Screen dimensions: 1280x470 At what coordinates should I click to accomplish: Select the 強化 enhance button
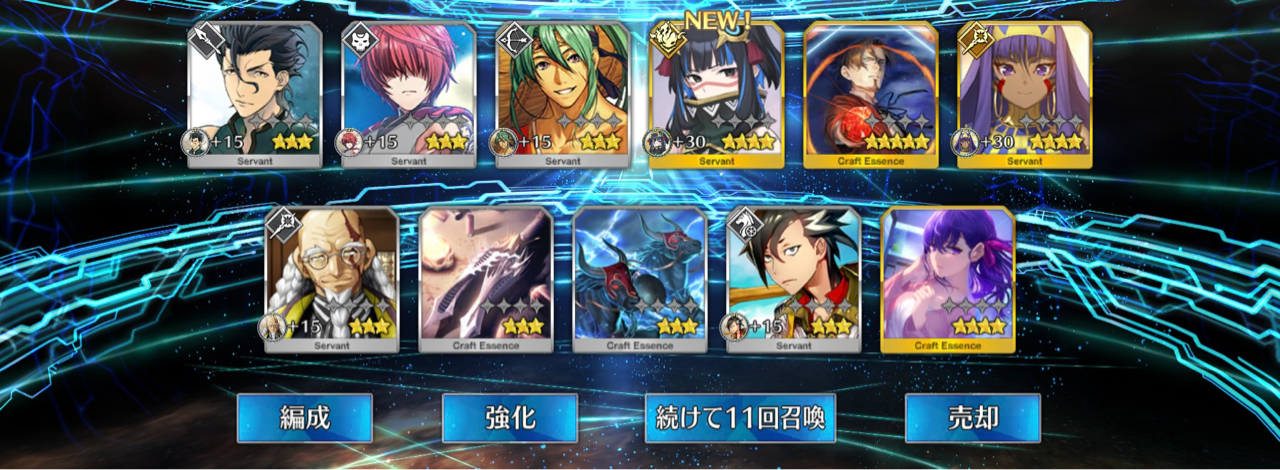(x=509, y=418)
